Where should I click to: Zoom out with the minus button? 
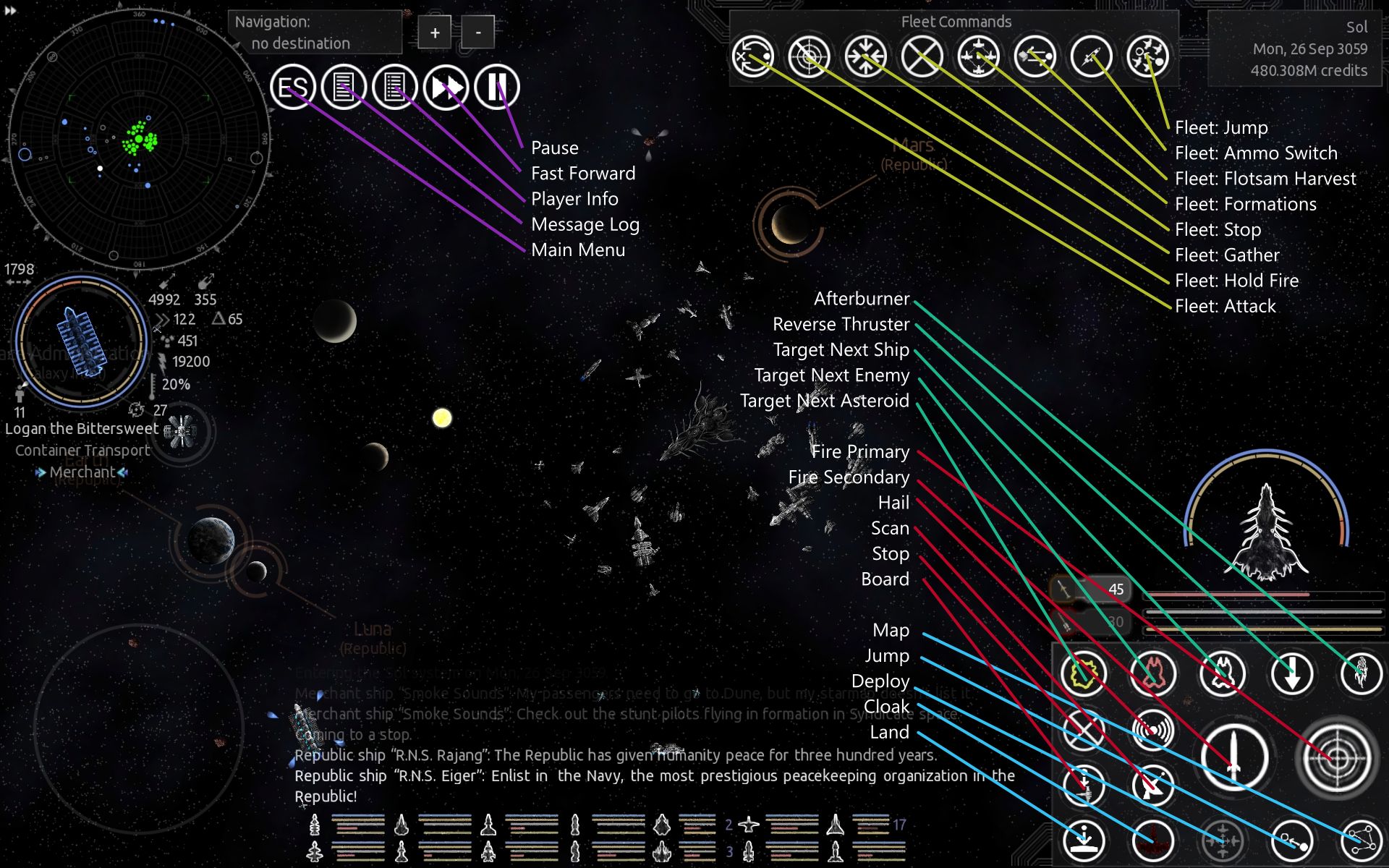tap(477, 33)
